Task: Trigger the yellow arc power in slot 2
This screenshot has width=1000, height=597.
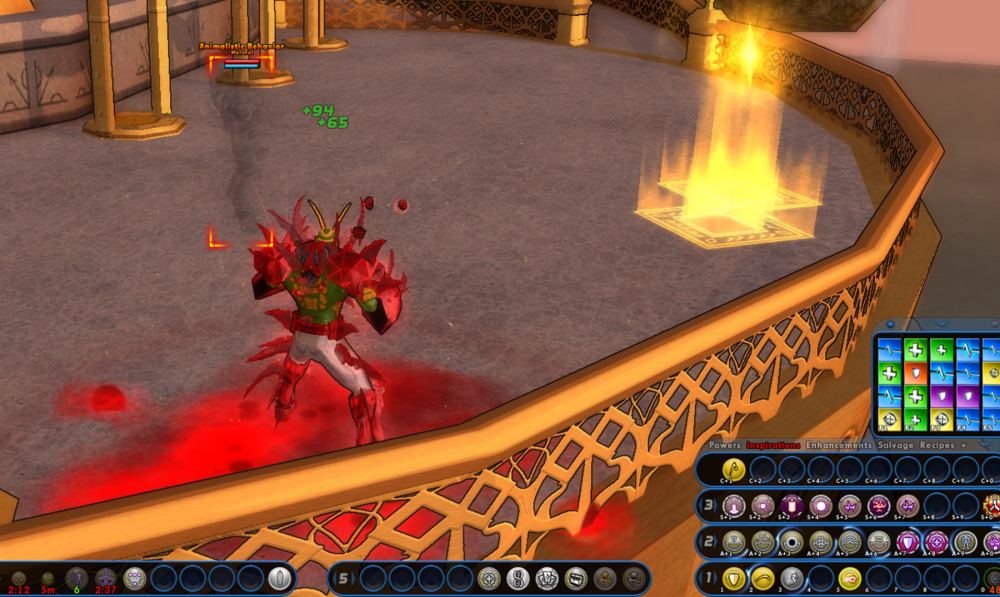Action: click(x=763, y=577)
